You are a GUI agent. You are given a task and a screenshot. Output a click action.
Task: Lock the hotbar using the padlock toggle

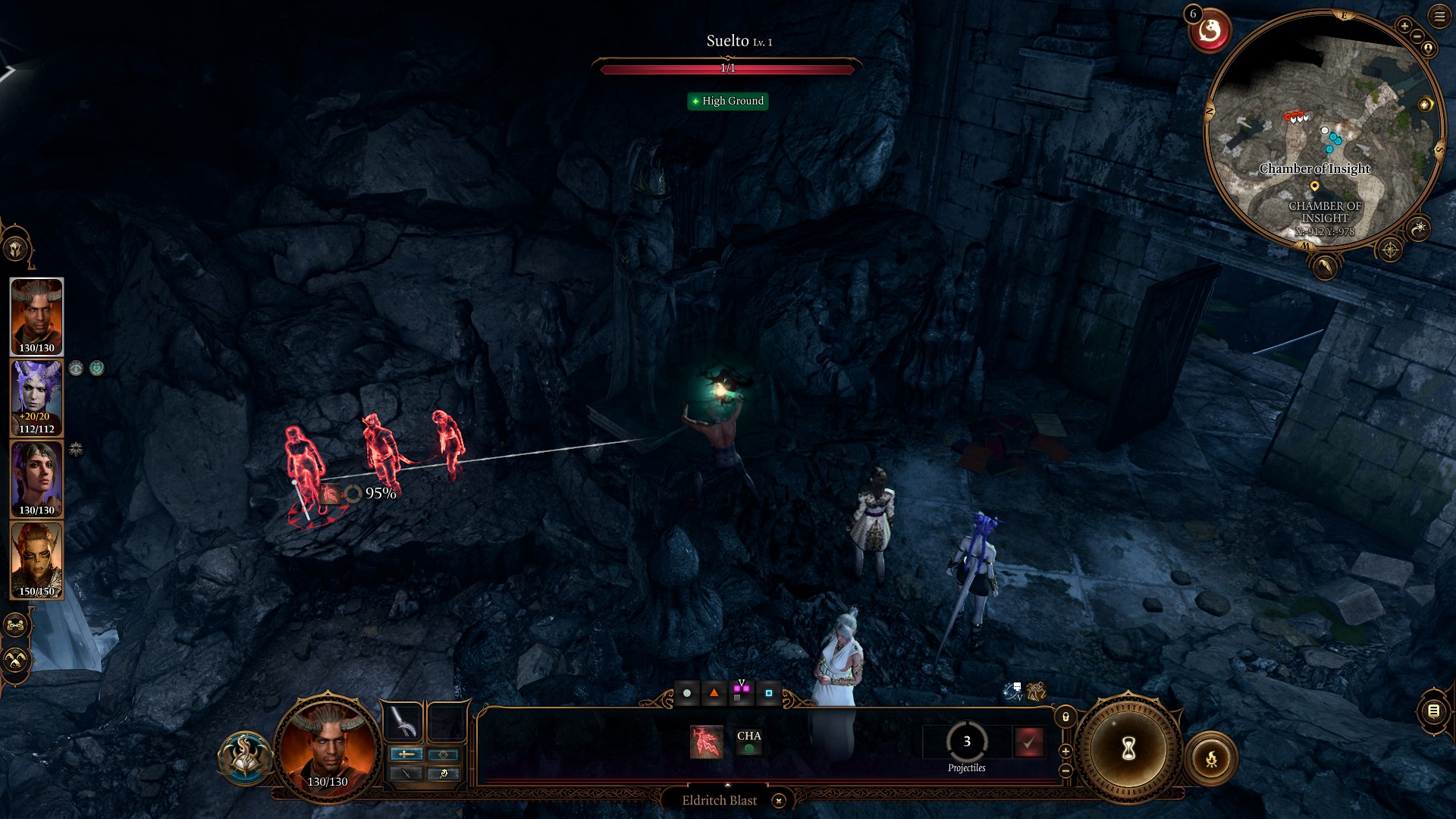pos(1064,717)
